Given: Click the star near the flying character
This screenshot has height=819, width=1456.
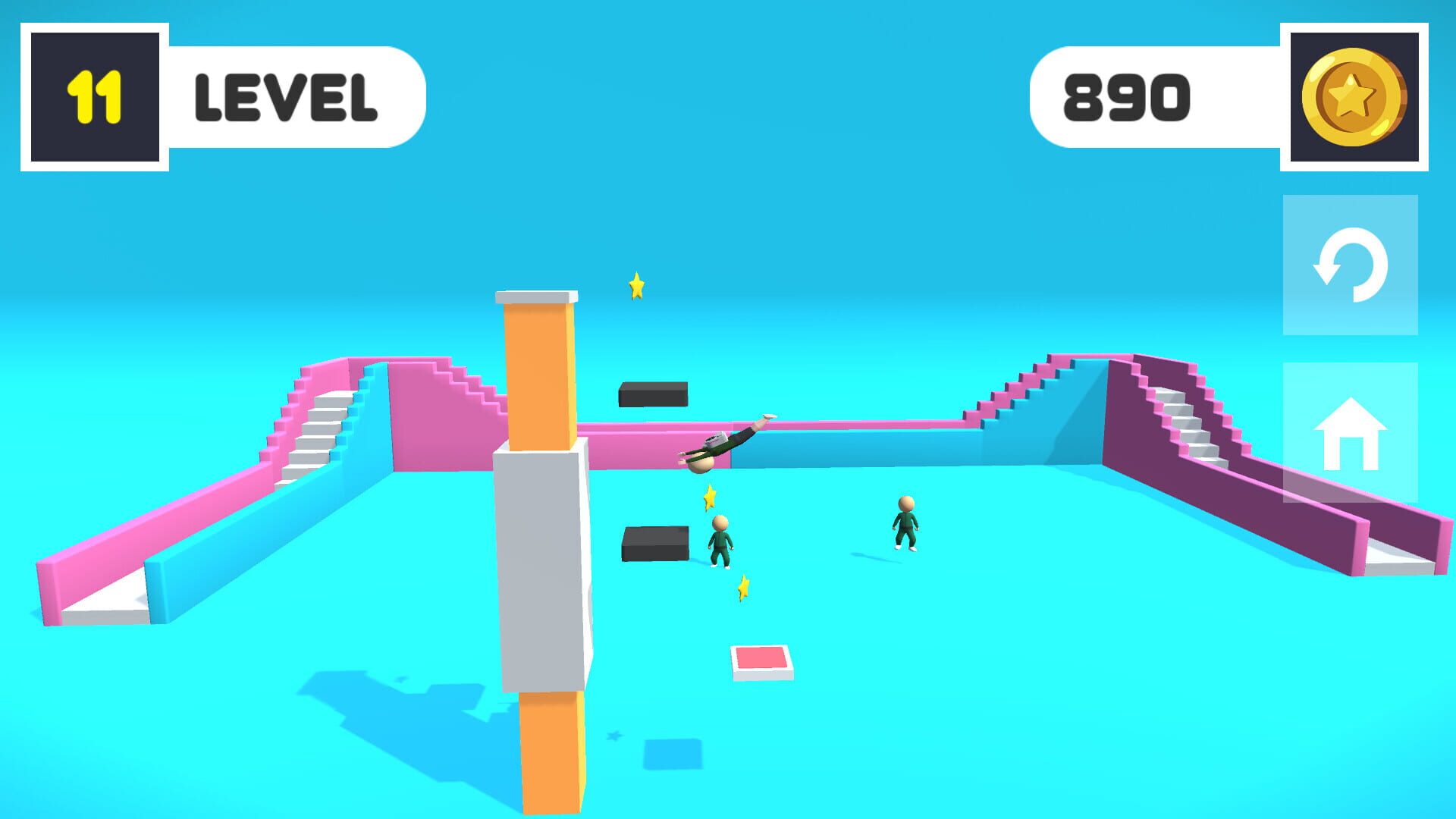Looking at the screenshot, I should [708, 497].
